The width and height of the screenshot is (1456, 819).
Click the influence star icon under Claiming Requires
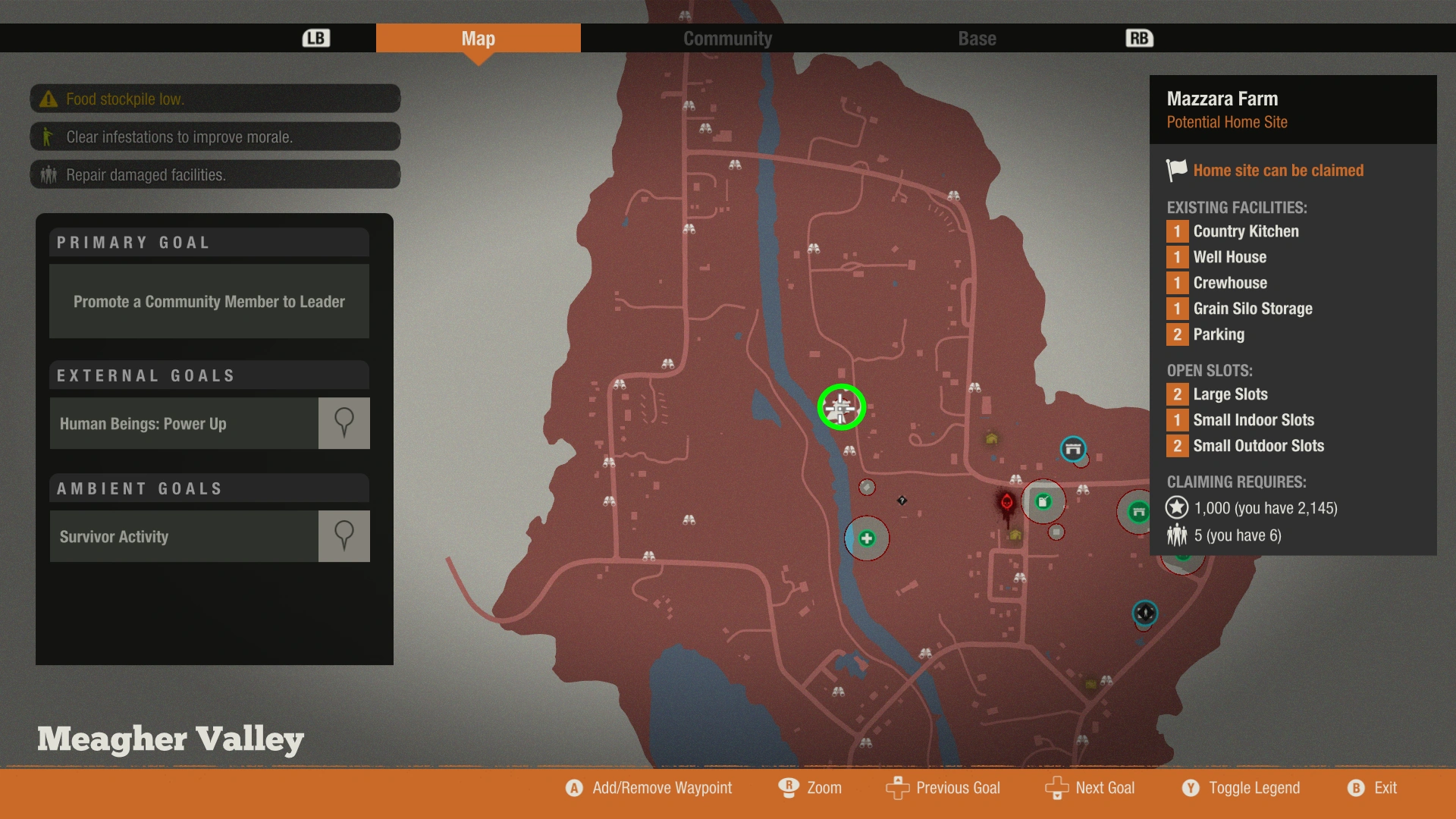[1177, 508]
